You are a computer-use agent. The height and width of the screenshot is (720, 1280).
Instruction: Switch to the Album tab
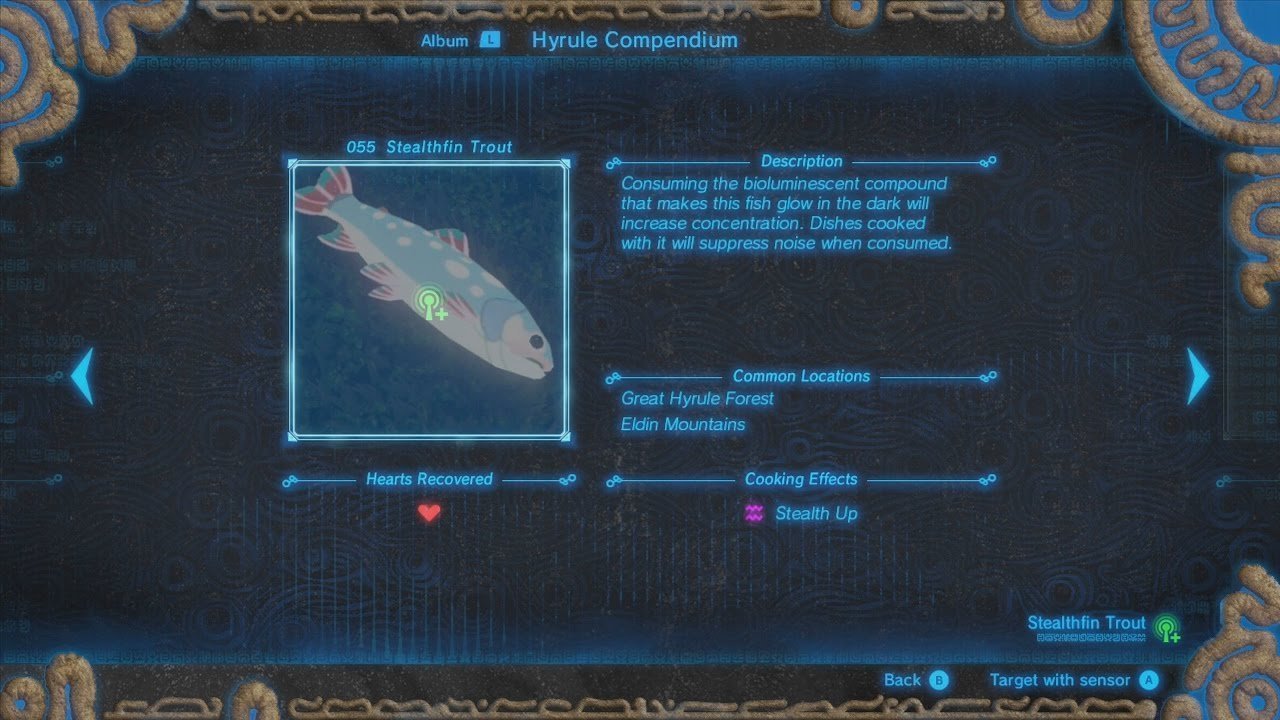pos(446,40)
